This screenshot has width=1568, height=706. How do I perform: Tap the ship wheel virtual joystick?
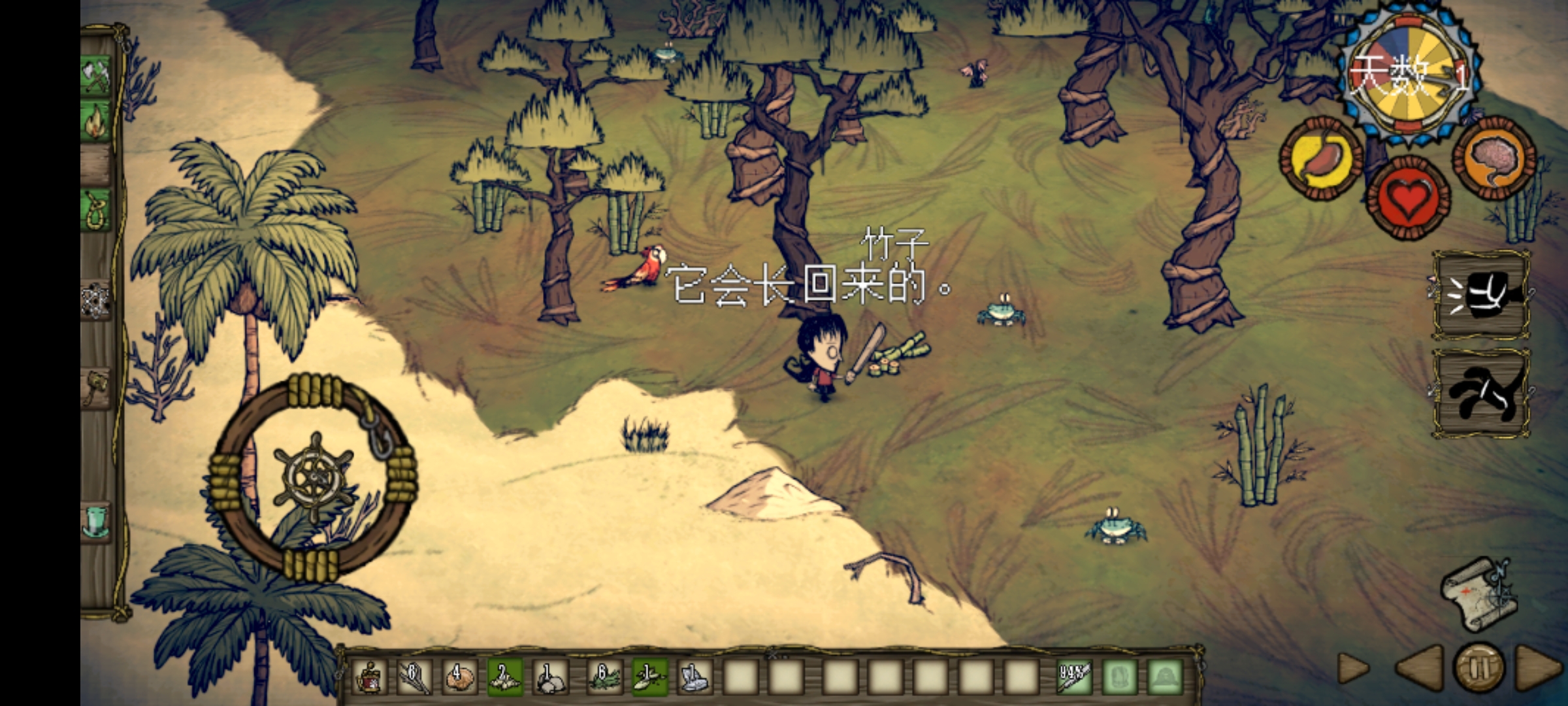[x=314, y=476]
